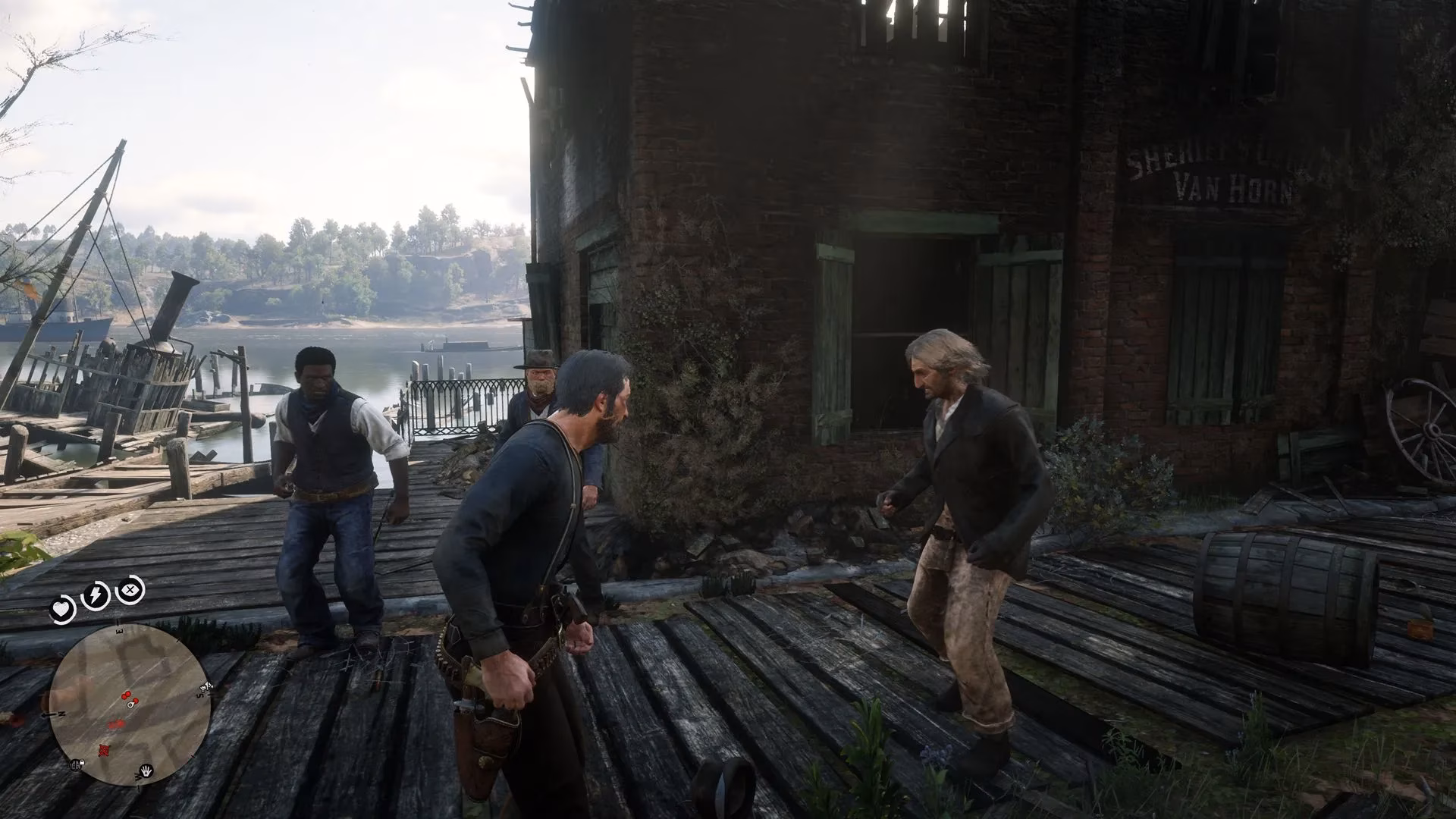
Task: Click the E compass marker on the minimap
Action: tap(119, 629)
